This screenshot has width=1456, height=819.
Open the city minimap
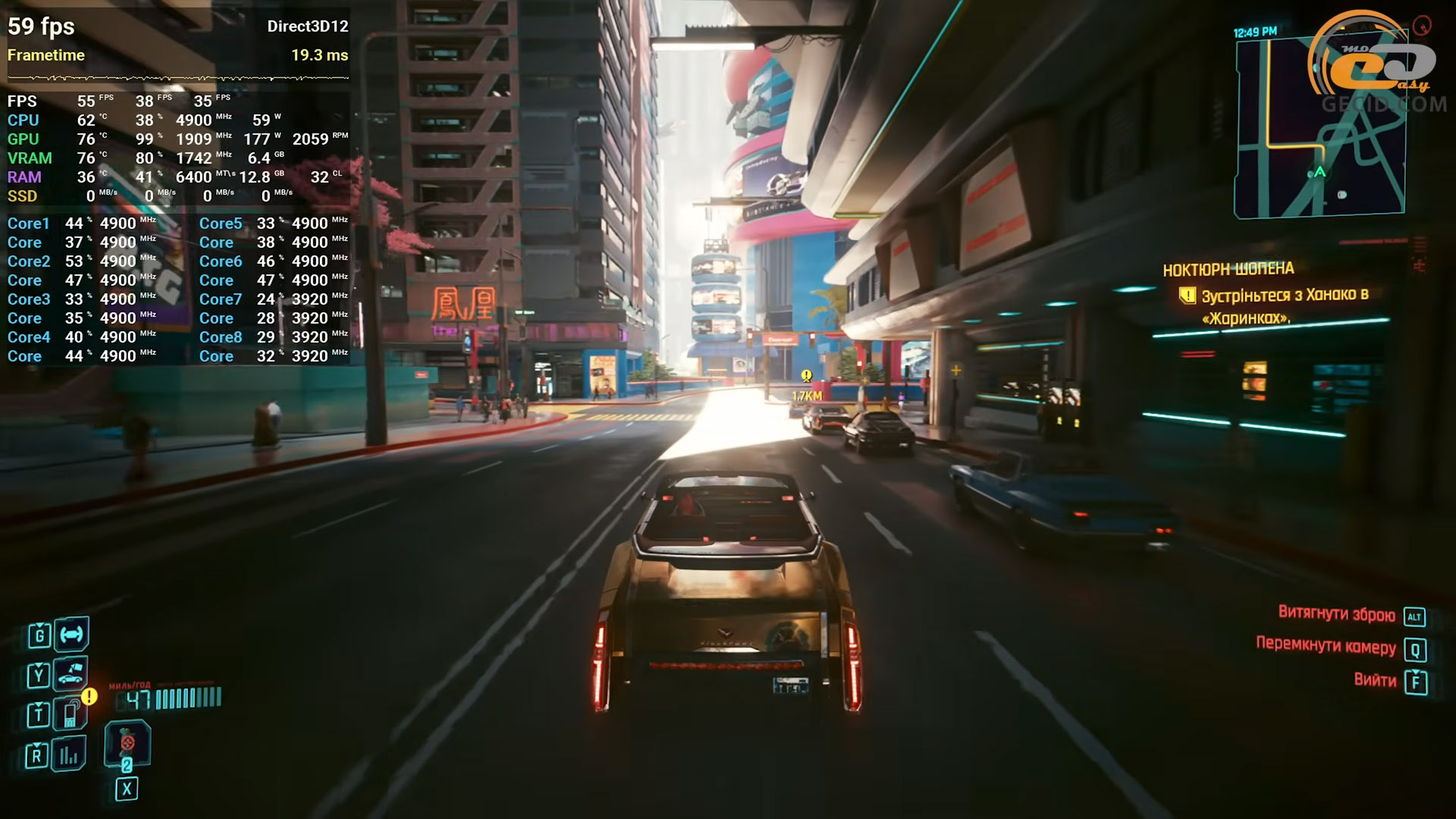point(1319,129)
